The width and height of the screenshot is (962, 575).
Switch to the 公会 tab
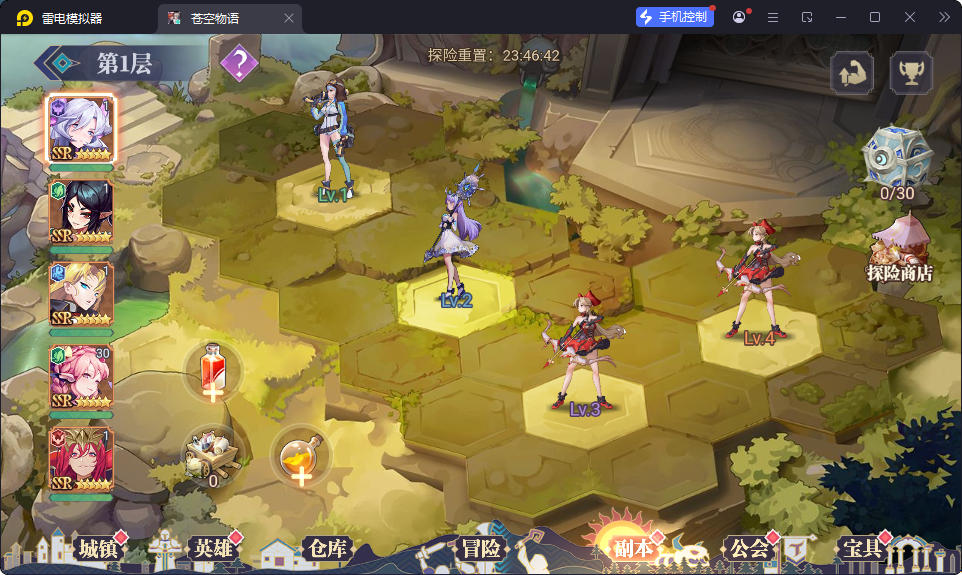tap(749, 548)
